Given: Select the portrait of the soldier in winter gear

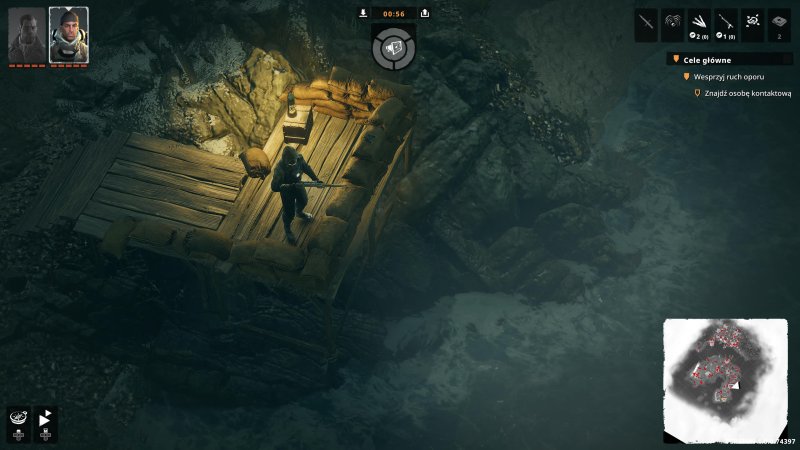Looking at the screenshot, I should coord(68,35).
